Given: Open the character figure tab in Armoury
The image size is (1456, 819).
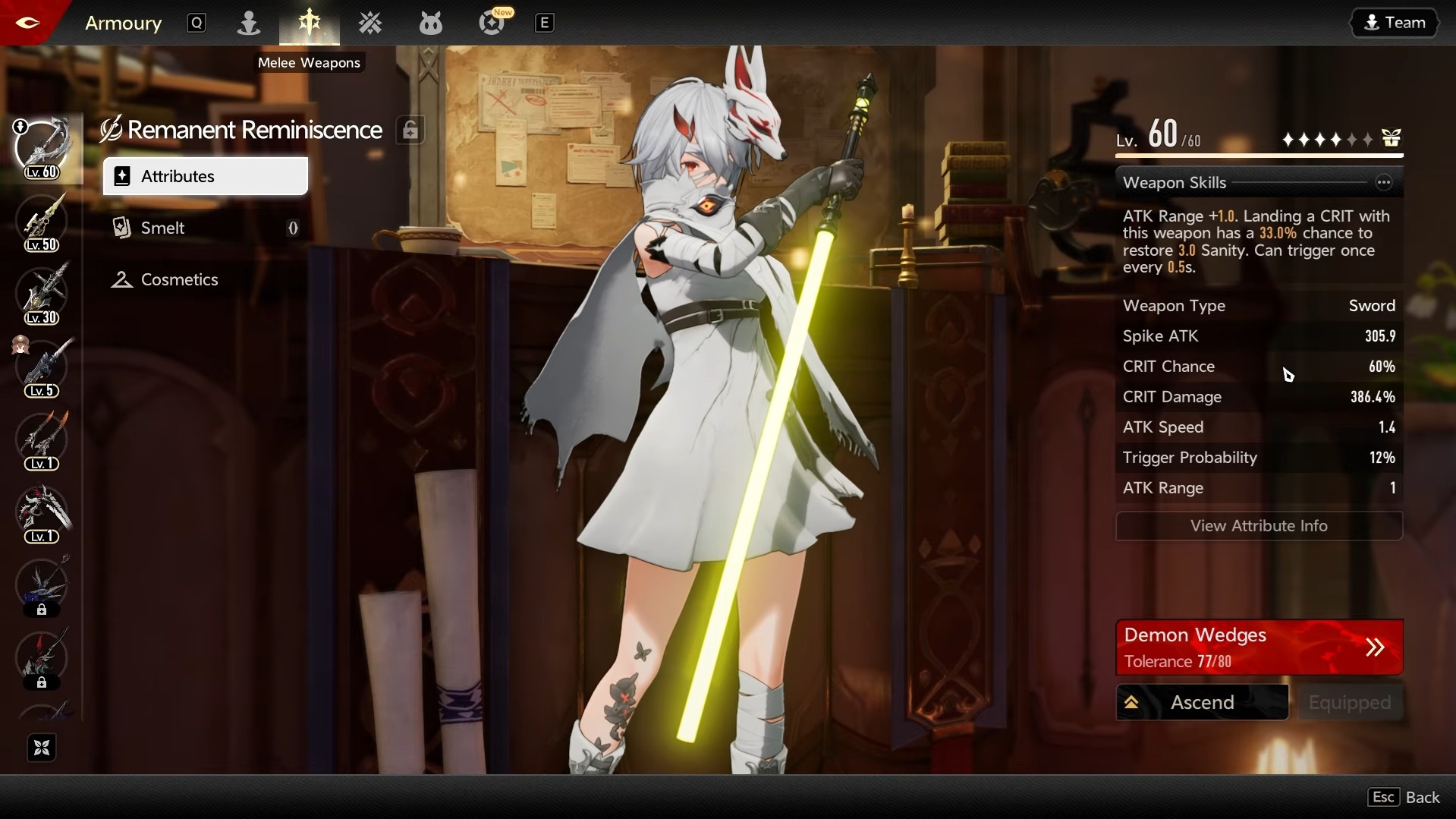Looking at the screenshot, I should [x=248, y=23].
